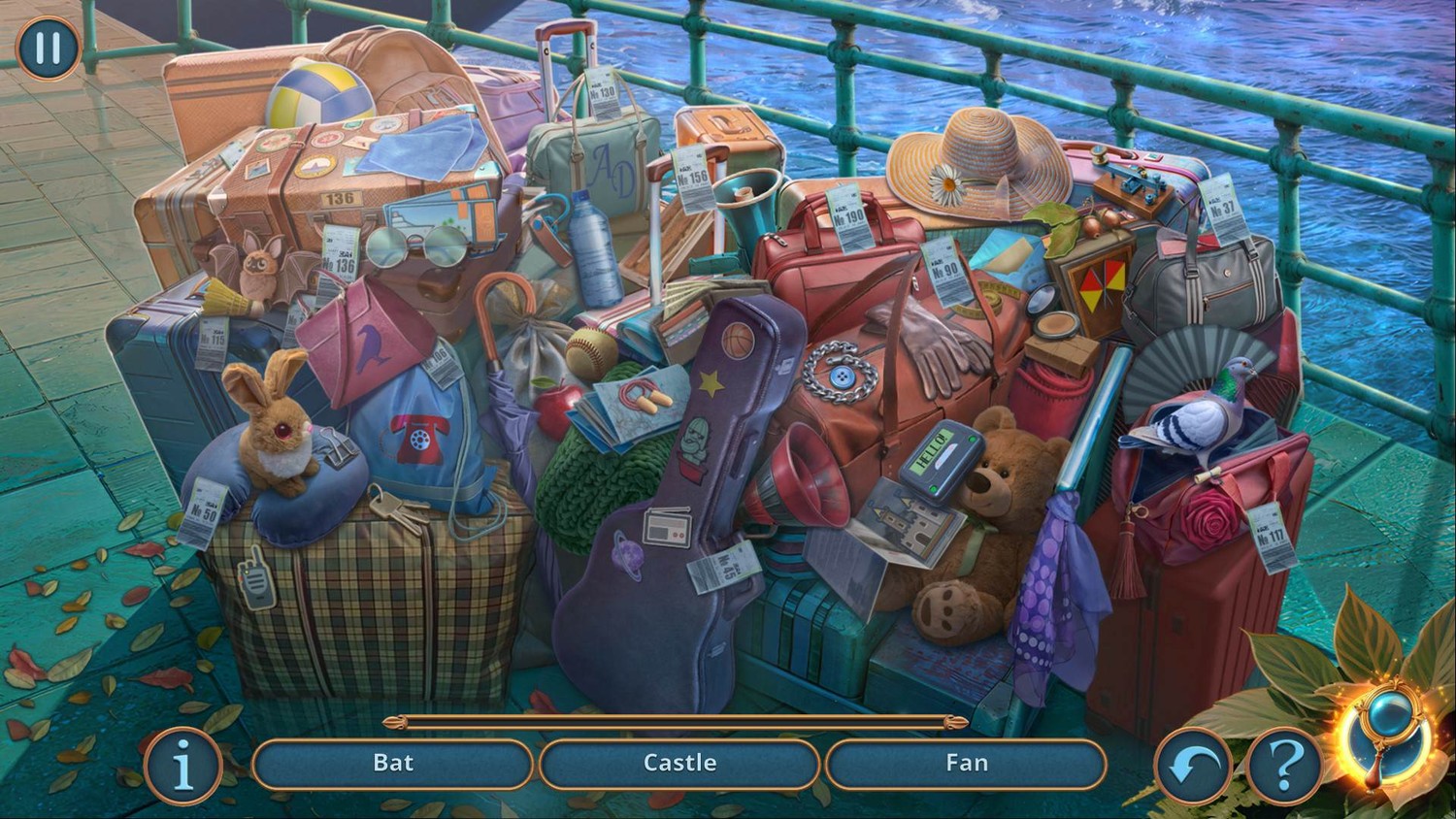Viewport: 1456px width, 819px height.
Task: Select the Castle item in the list
Action: (x=679, y=764)
